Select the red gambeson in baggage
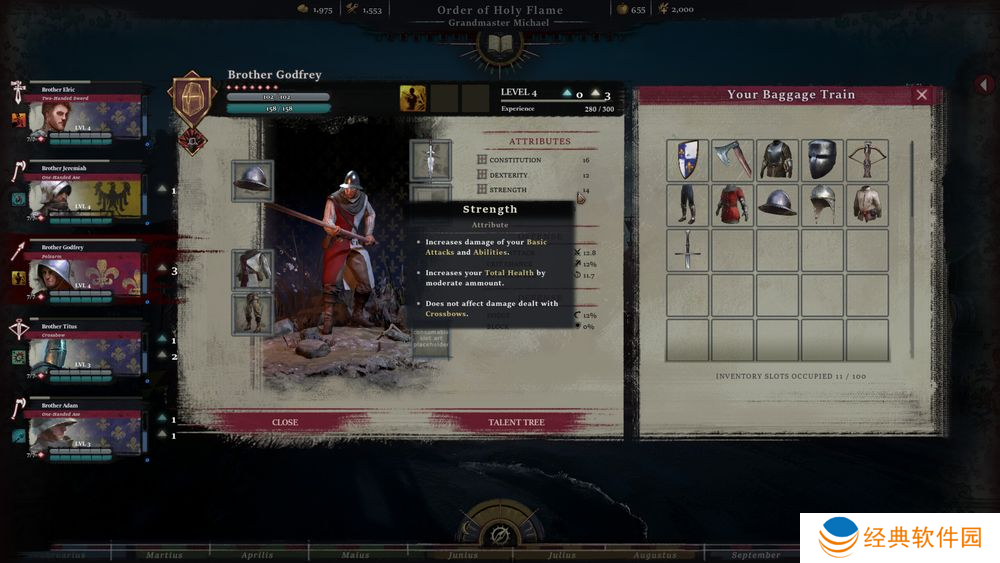This screenshot has width=1000, height=563. tap(732, 204)
